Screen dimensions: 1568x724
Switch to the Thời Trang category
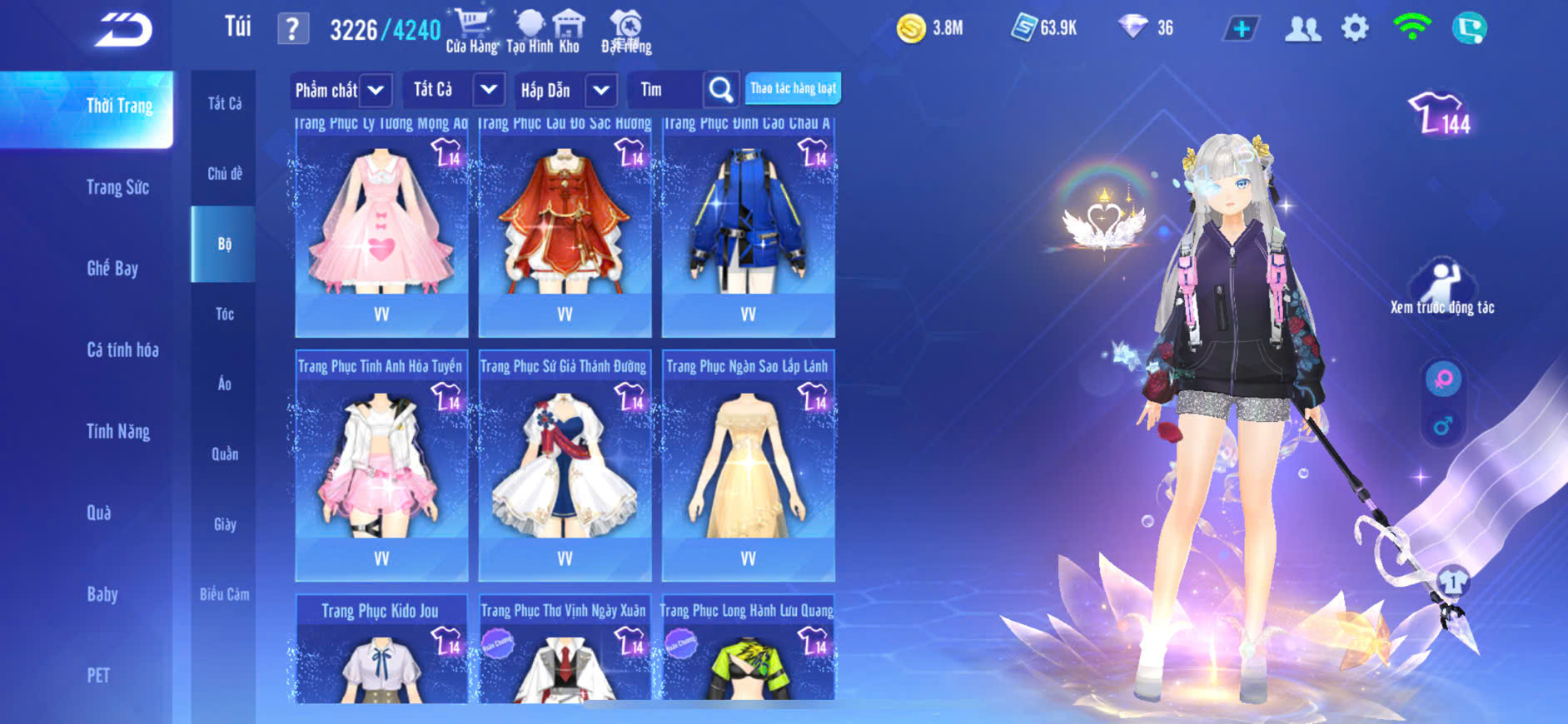pos(119,107)
